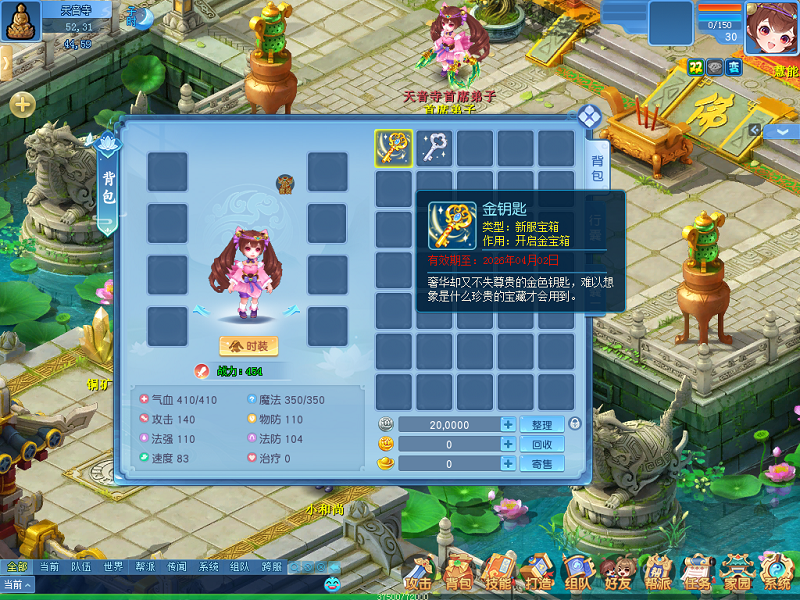Click the 整理 sort button
The height and width of the screenshot is (600, 800).
click(x=541, y=425)
